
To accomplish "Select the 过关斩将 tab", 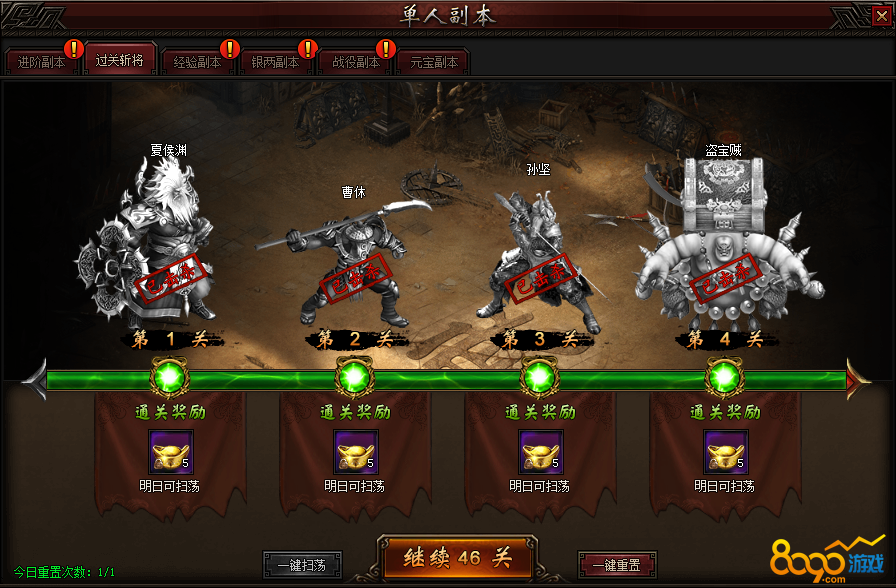I will [119, 60].
